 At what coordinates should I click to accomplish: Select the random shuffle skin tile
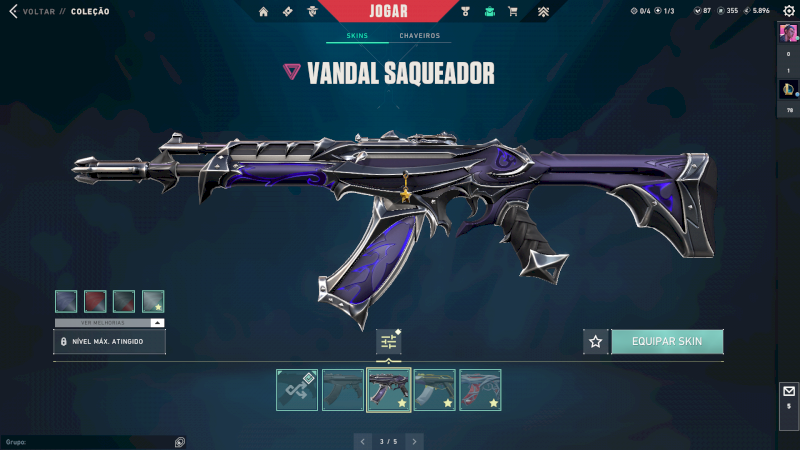(297, 390)
